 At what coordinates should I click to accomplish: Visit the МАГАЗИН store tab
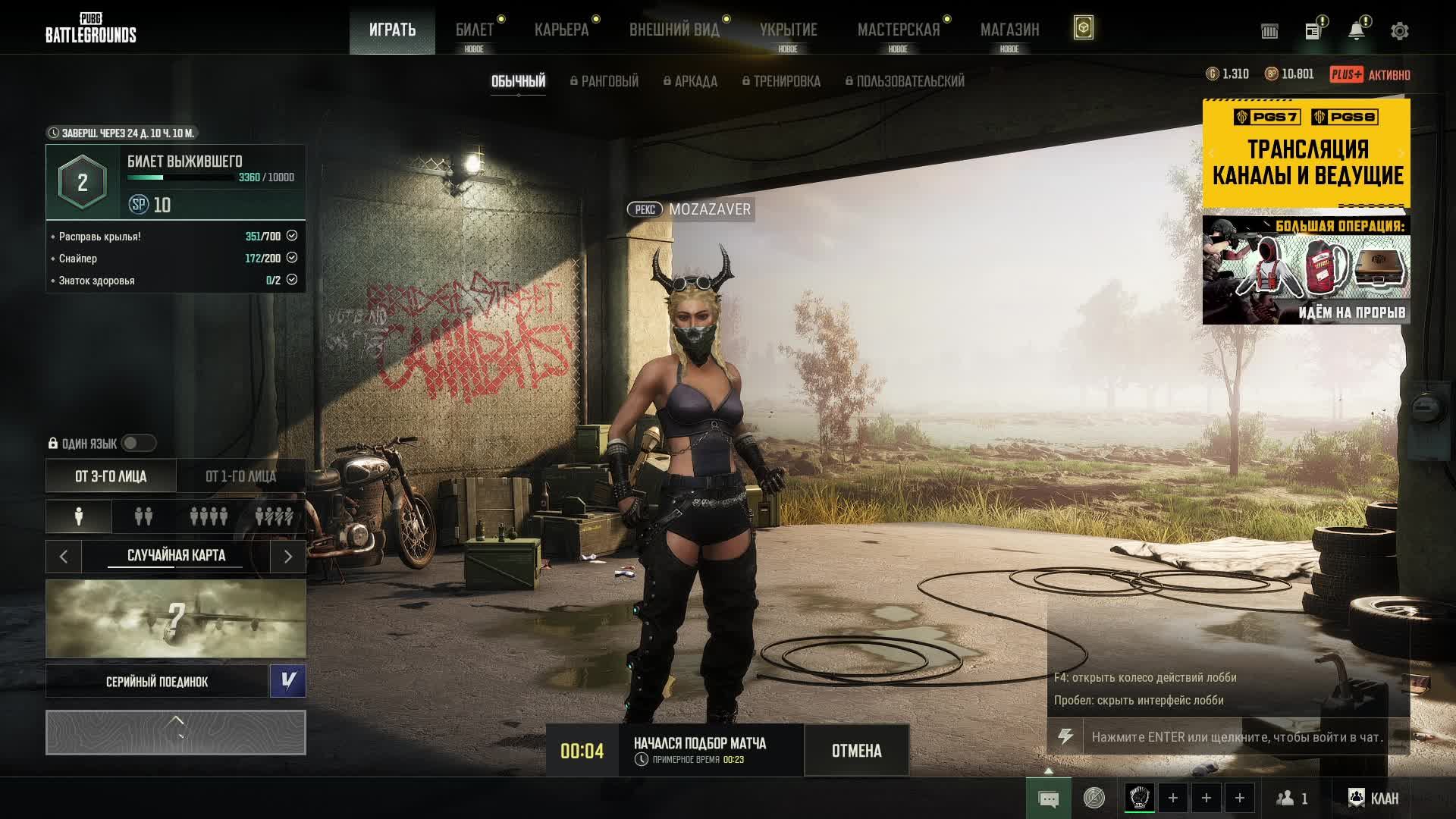pyautogui.click(x=1009, y=30)
